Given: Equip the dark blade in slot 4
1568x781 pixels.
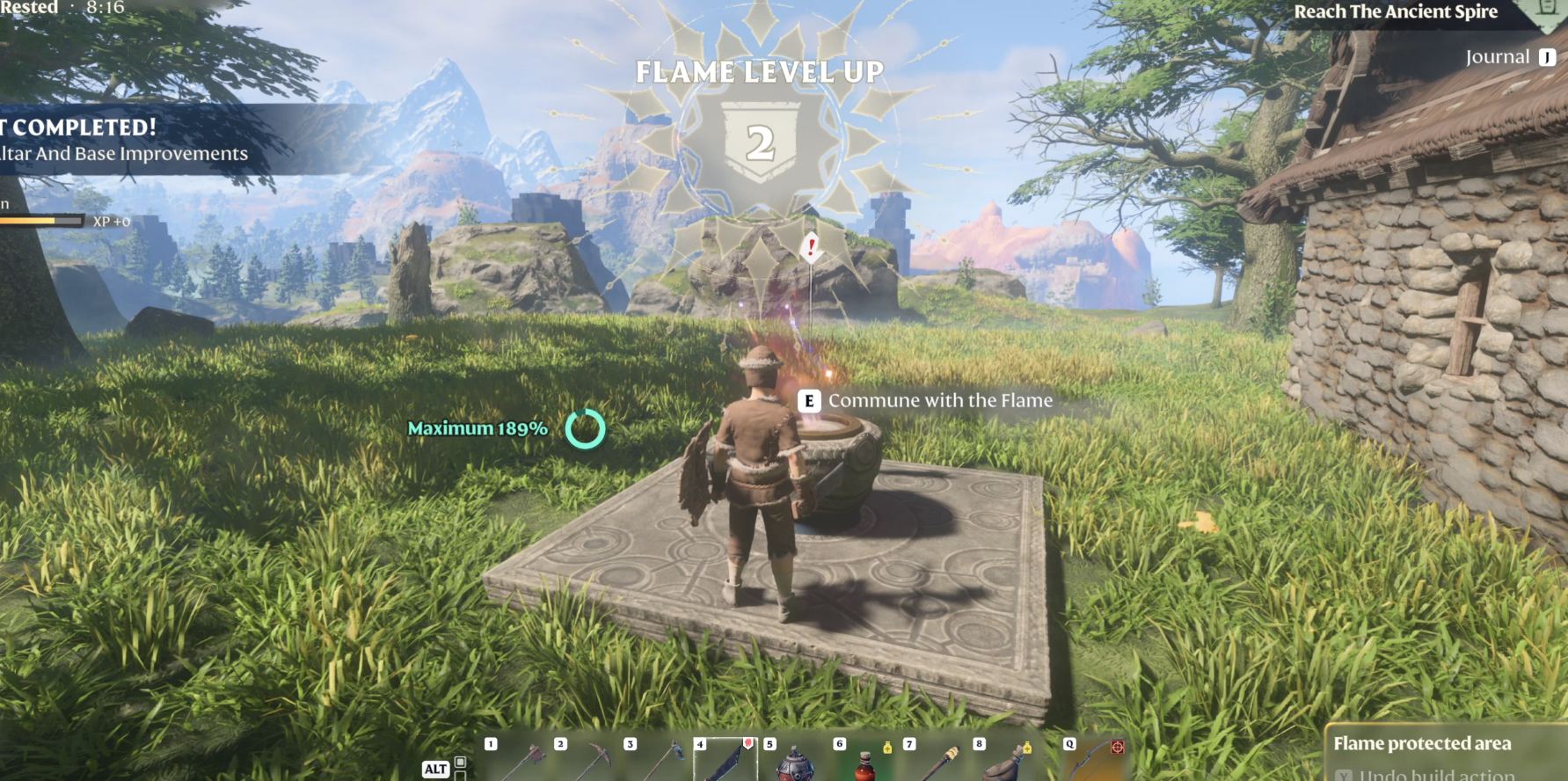Looking at the screenshot, I should coord(726,760).
